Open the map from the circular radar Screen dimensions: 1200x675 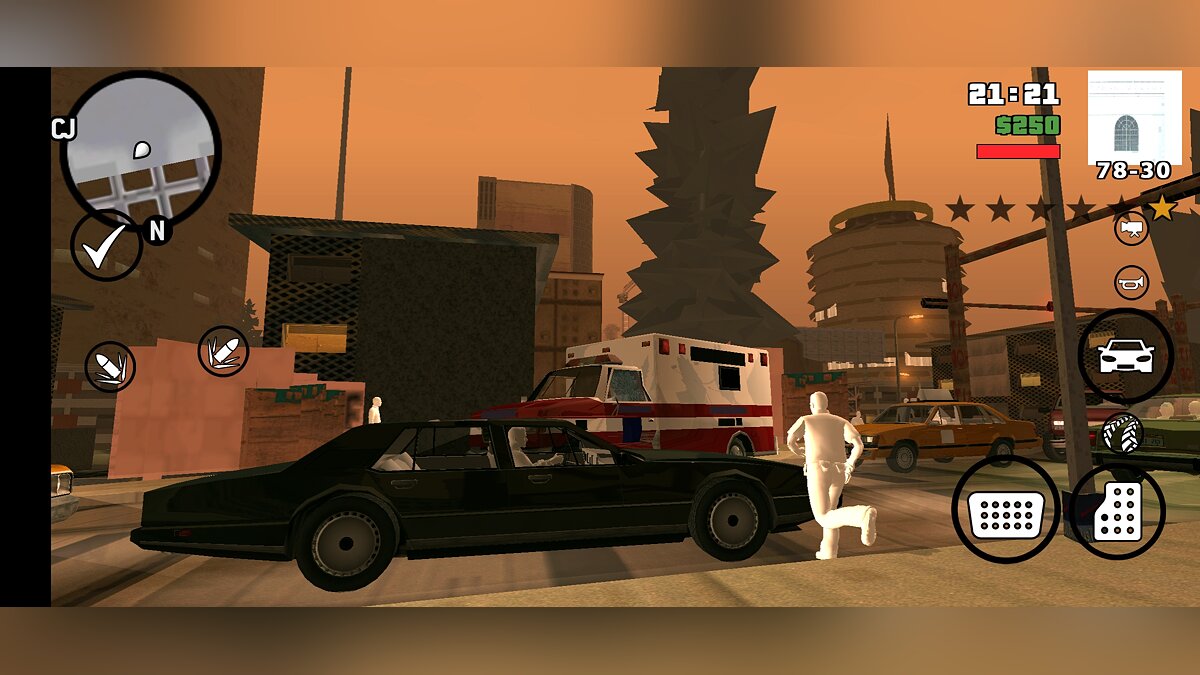(x=140, y=150)
